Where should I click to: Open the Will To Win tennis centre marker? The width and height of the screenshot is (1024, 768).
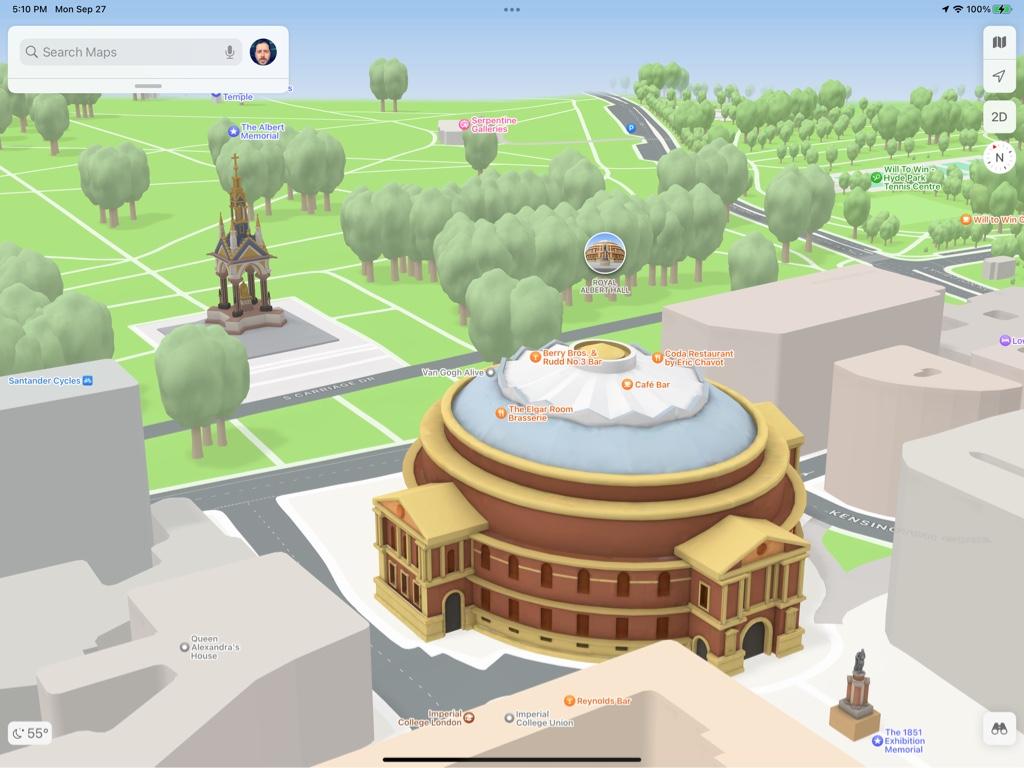[x=876, y=177]
